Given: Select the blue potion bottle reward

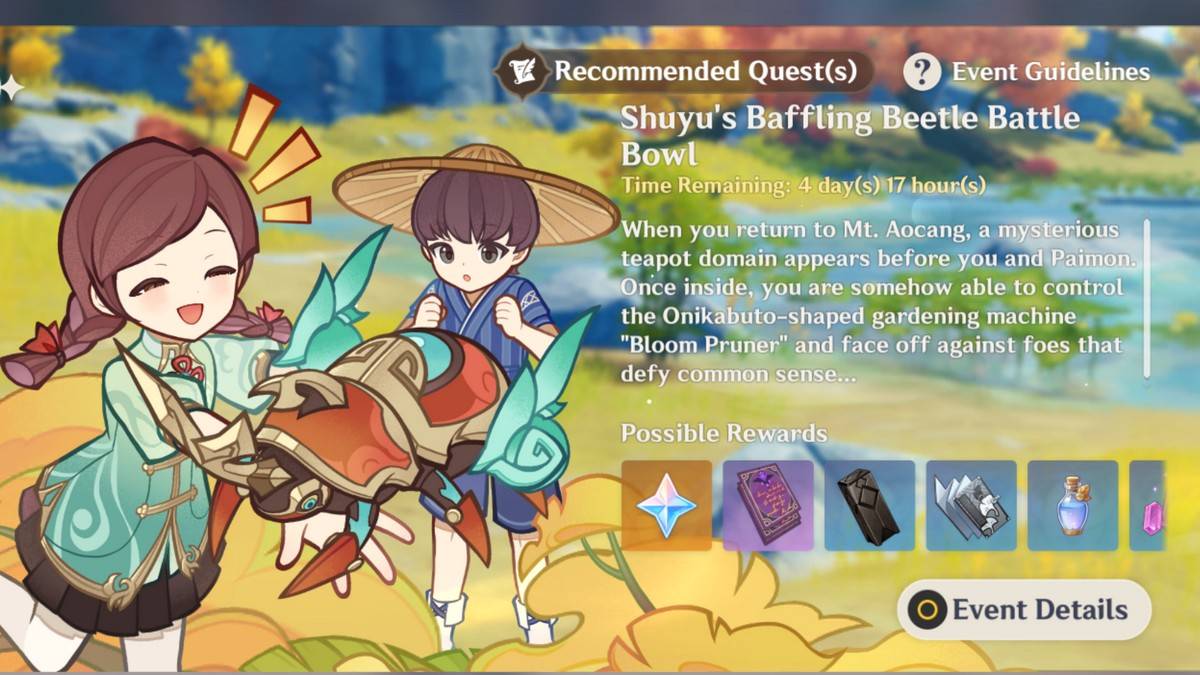Looking at the screenshot, I should point(1072,505).
